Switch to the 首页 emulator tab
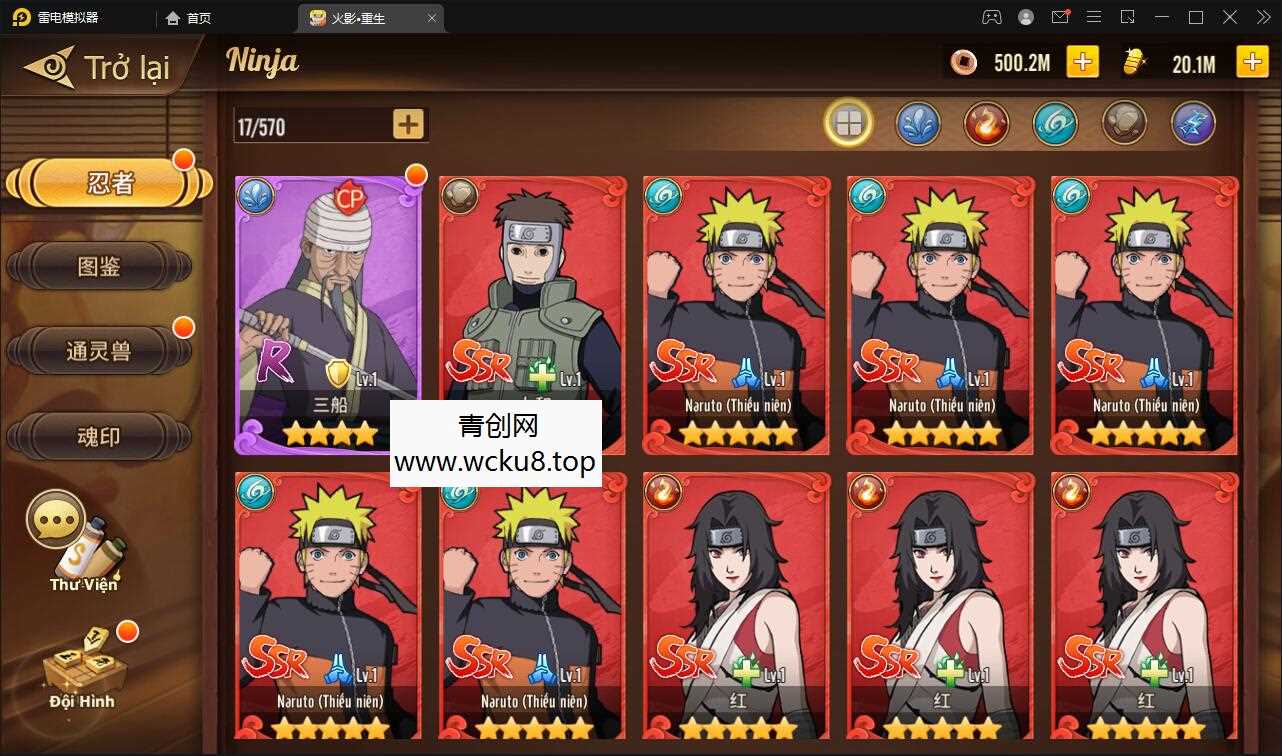Image resolution: width=1282 pixels, height=756 pixels. (189, 18)
